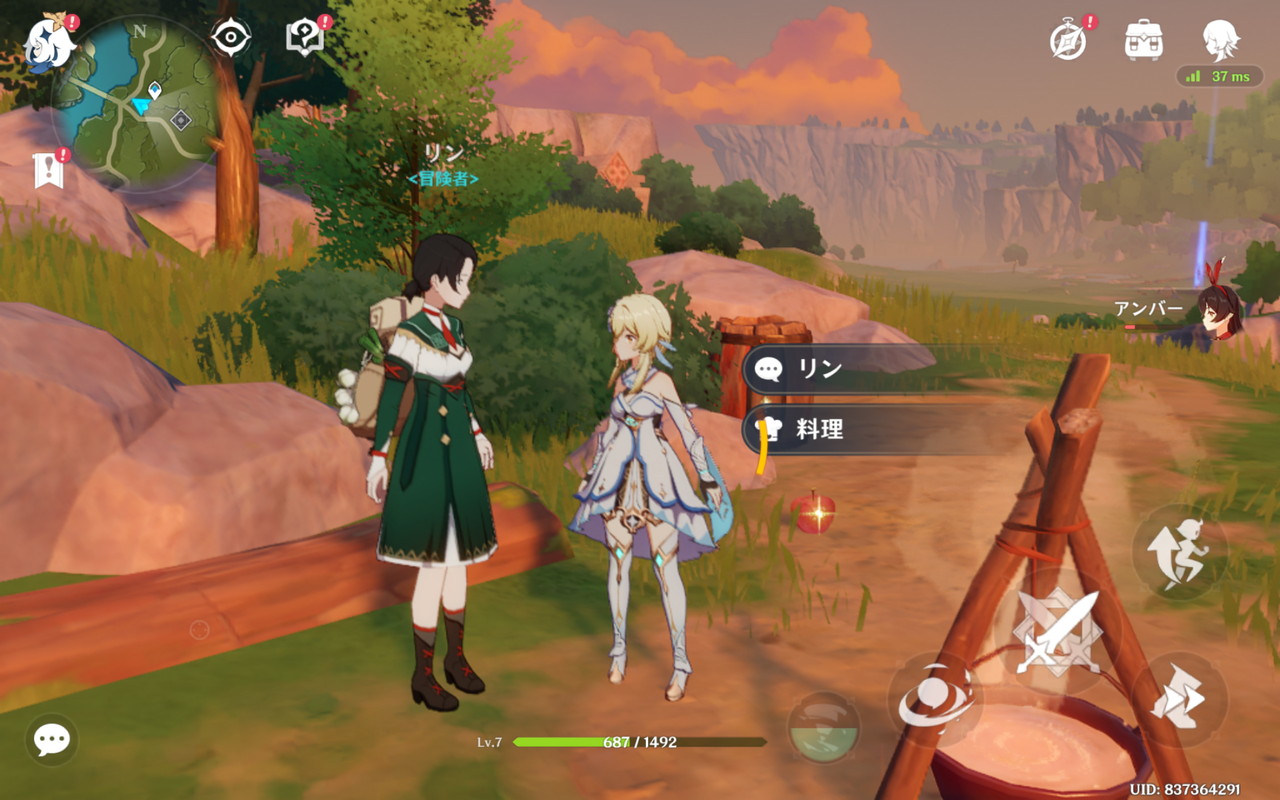Screen dimensions: 1280x800
Task: Activate the green elemental burst orb
Action: pyautogui.click(x=823, y=728)
